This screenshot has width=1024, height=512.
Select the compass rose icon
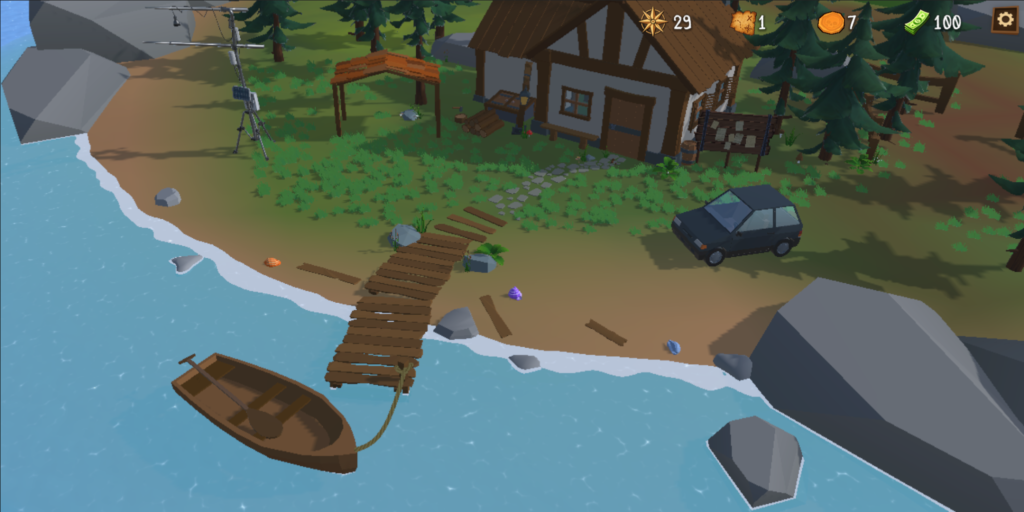(653, 21)
